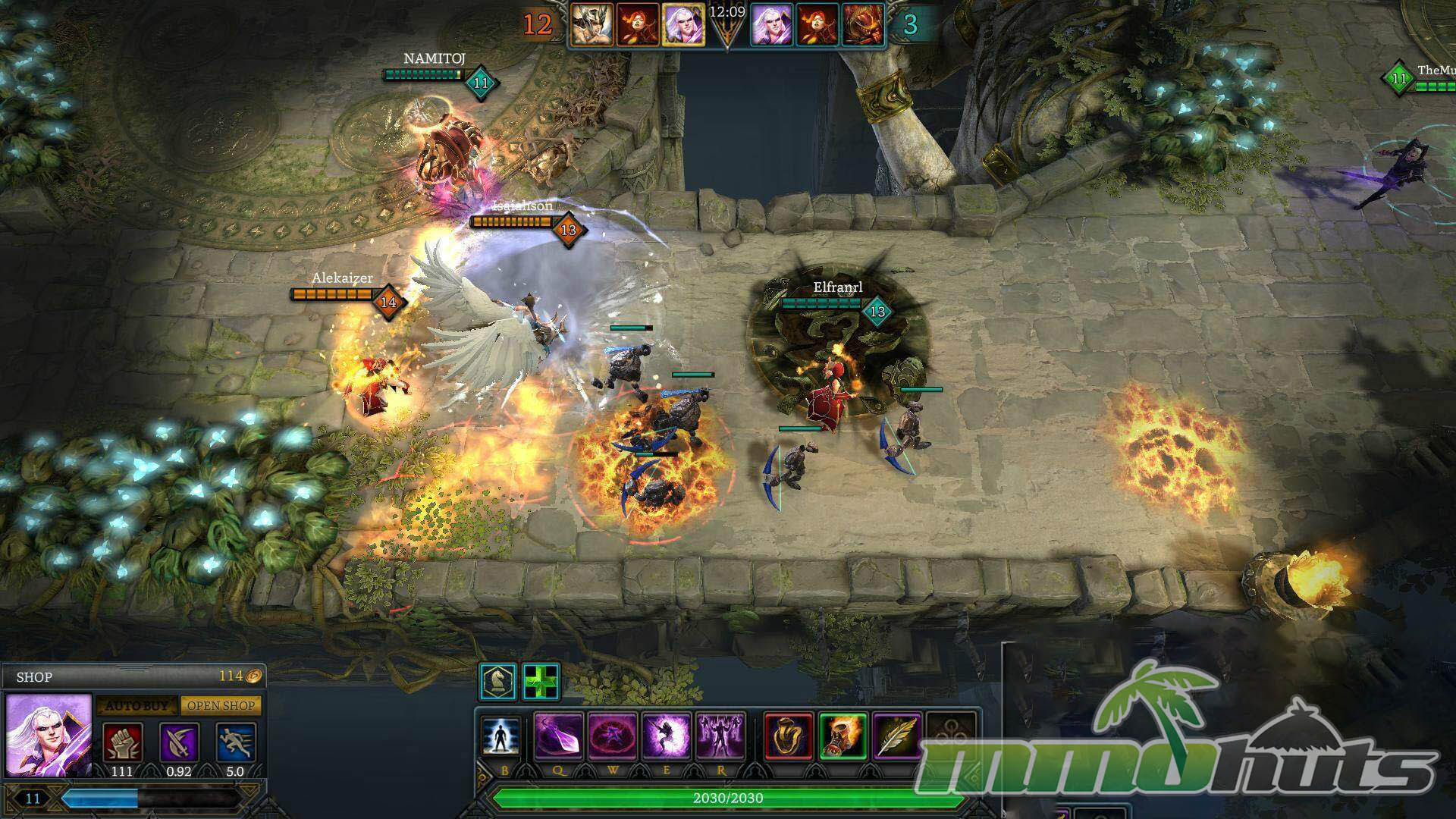Click the white-haired hero portrait in shop panel
Screen dimensions: 1456x819
(49, 734)
